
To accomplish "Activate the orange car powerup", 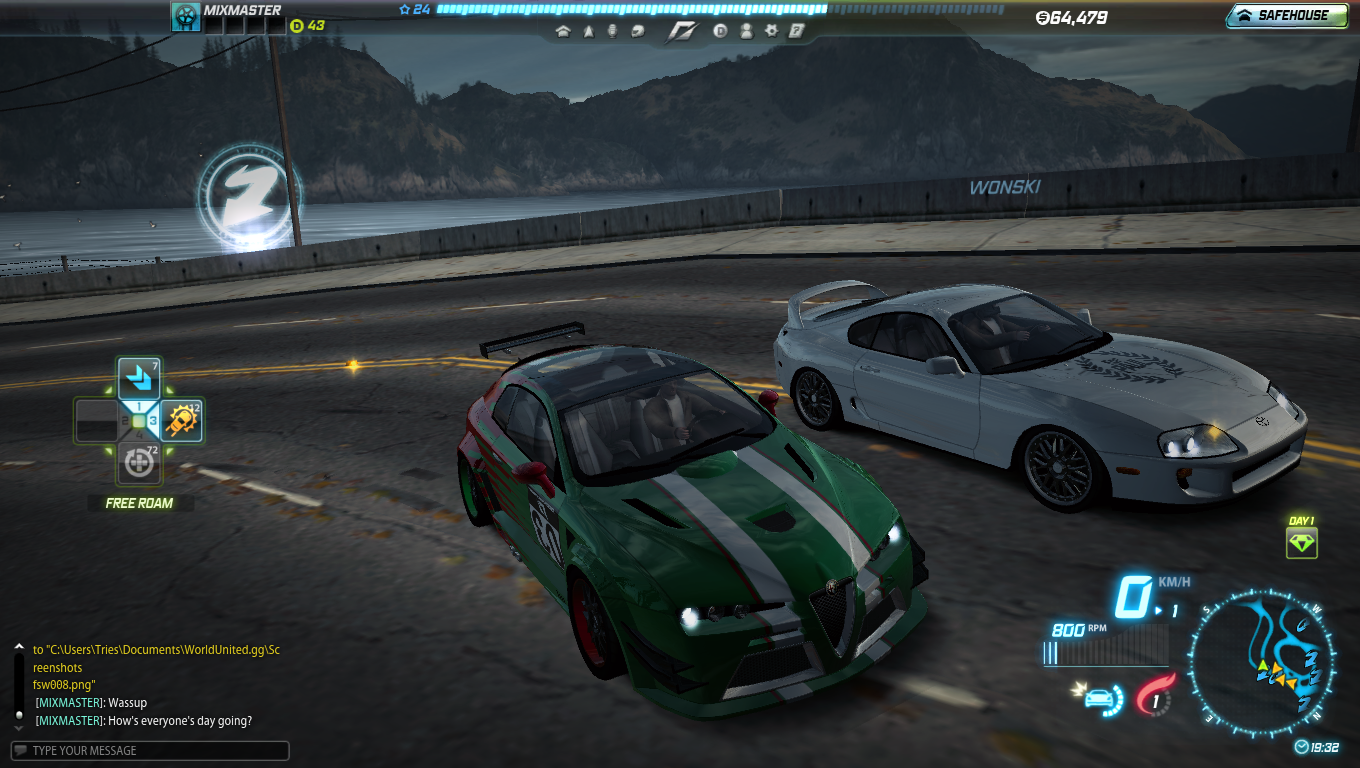I will pyautogui.click(x=182, y=422).
